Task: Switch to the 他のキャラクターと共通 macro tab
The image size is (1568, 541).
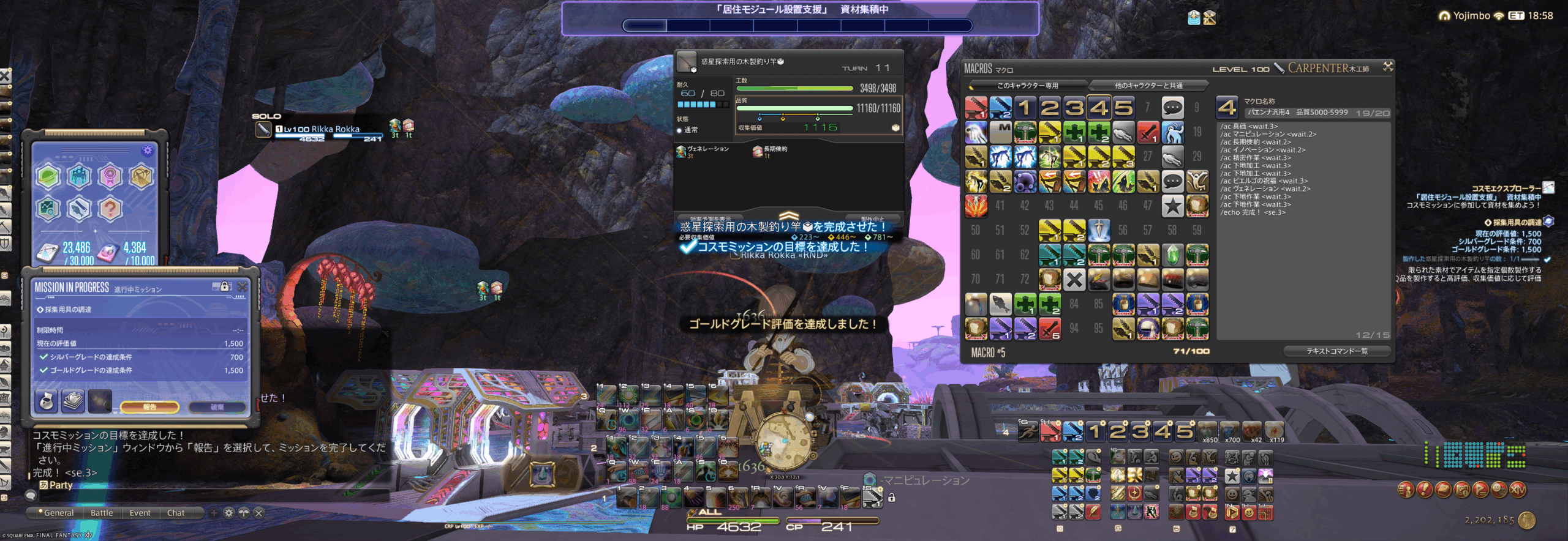Action: coord(1148,85)
